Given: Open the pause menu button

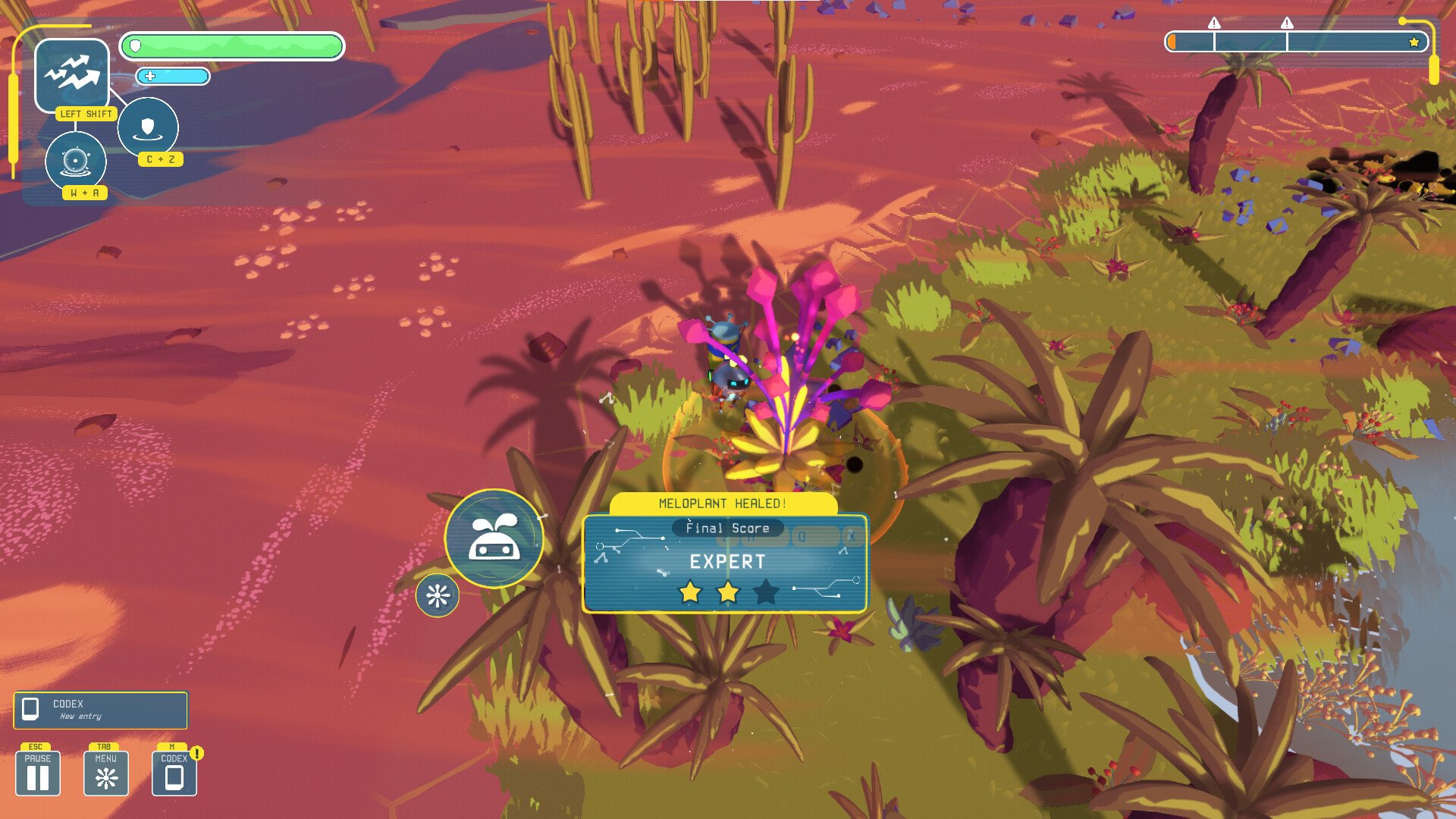Looking at the screenshot, I should (x=38, y=773).
